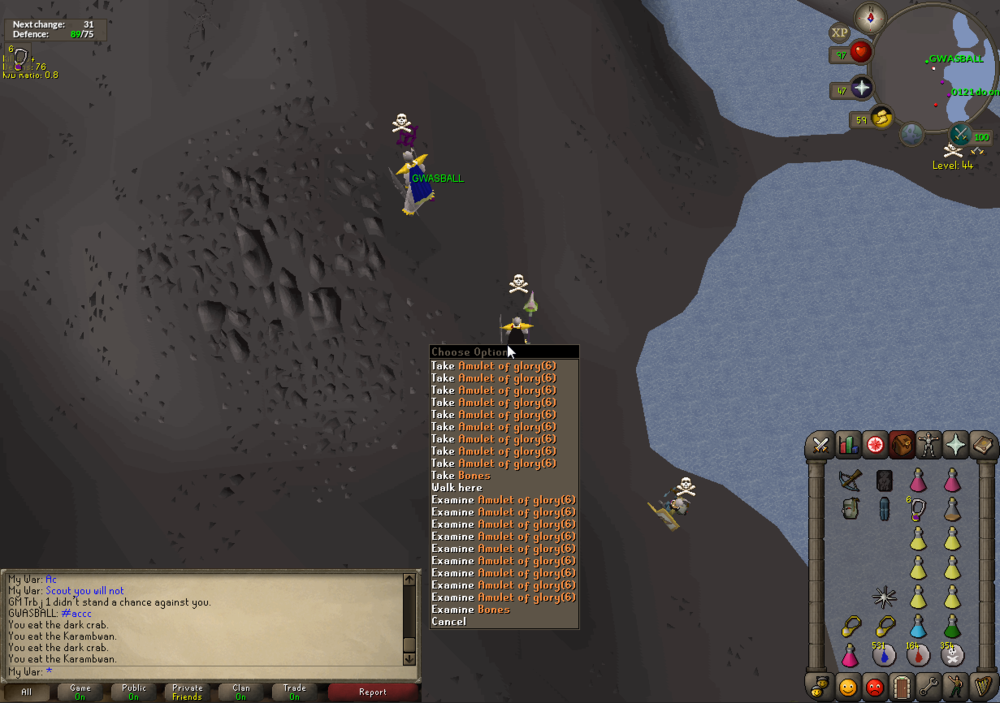Open the Worn Equipment tab
This screenshot has width=1000, height=703.
click(929, 445)
